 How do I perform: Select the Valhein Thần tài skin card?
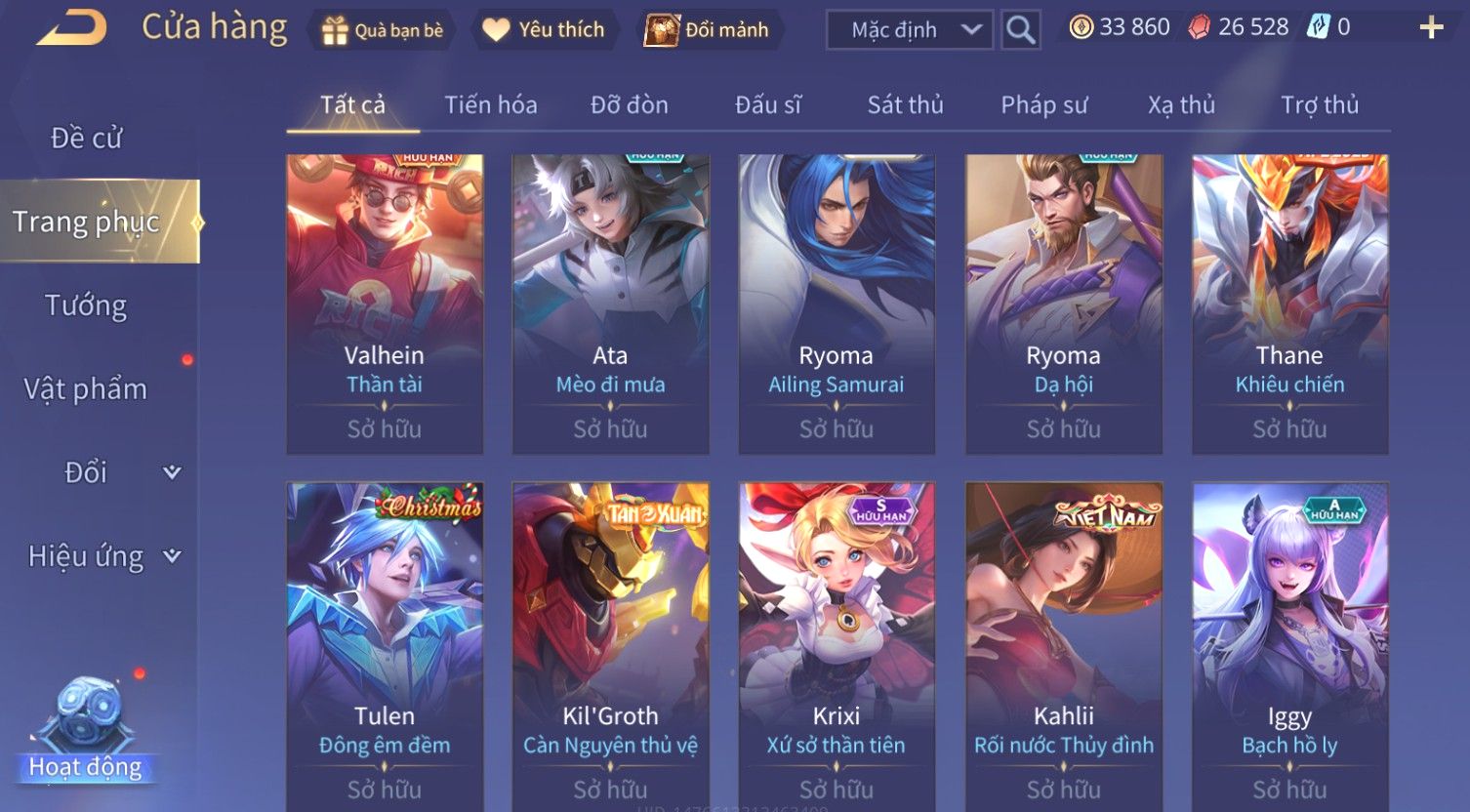[385, 304]
